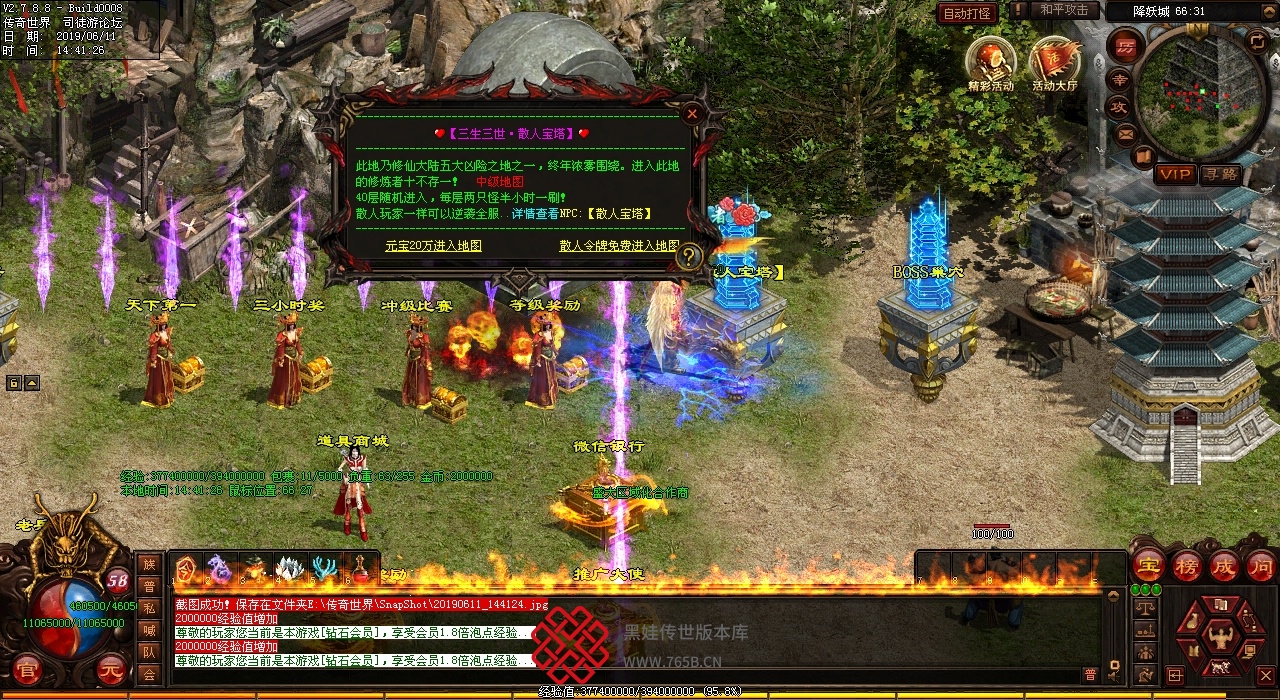Open 活动大厅 flag icon
The height and width of the screenshot is (700, 1280).
coord(1054,60)
